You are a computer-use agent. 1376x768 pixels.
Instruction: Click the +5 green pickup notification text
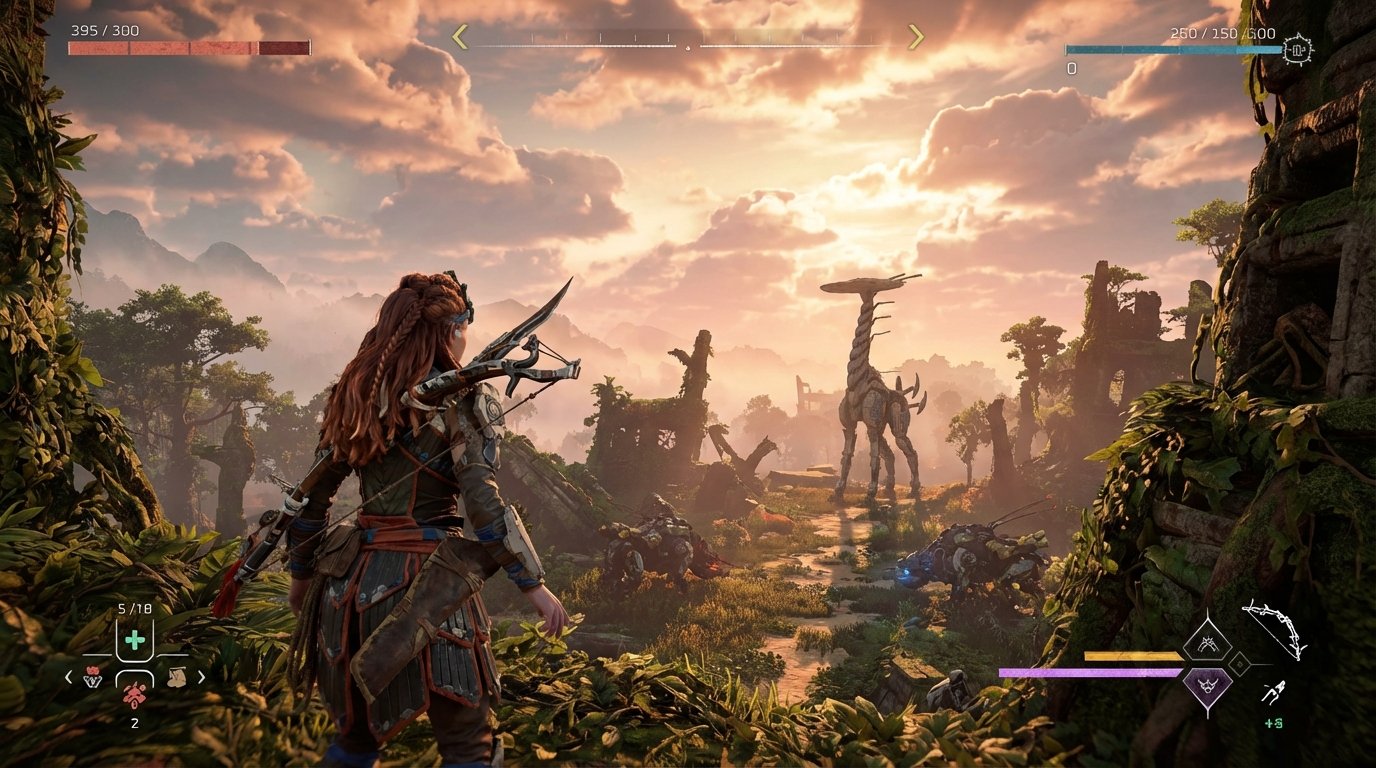click(x=1272, y=722)
